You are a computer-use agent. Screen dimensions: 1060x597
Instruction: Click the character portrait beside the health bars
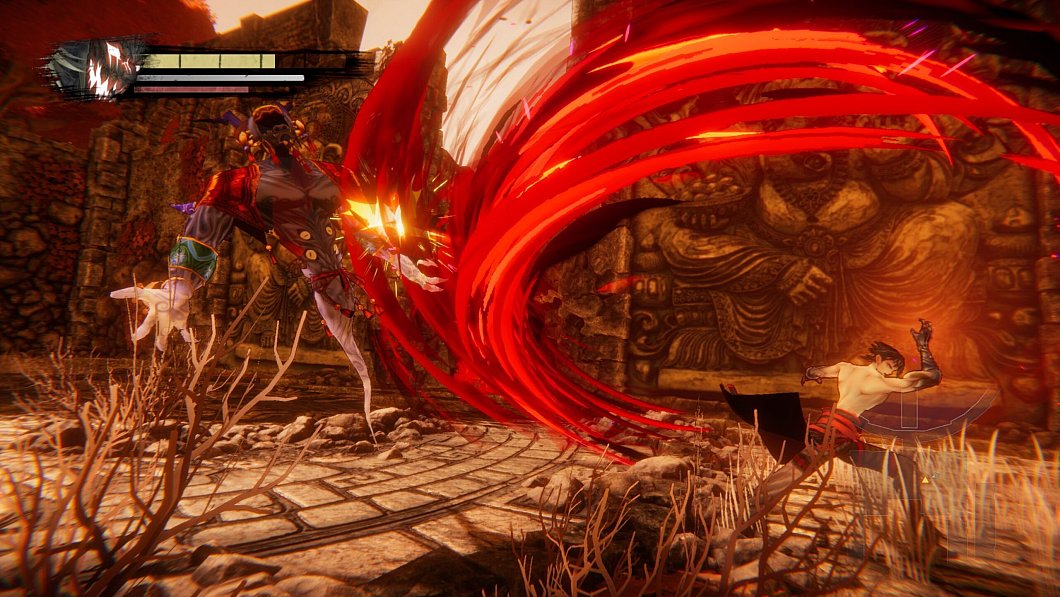(x=97, y=68)
